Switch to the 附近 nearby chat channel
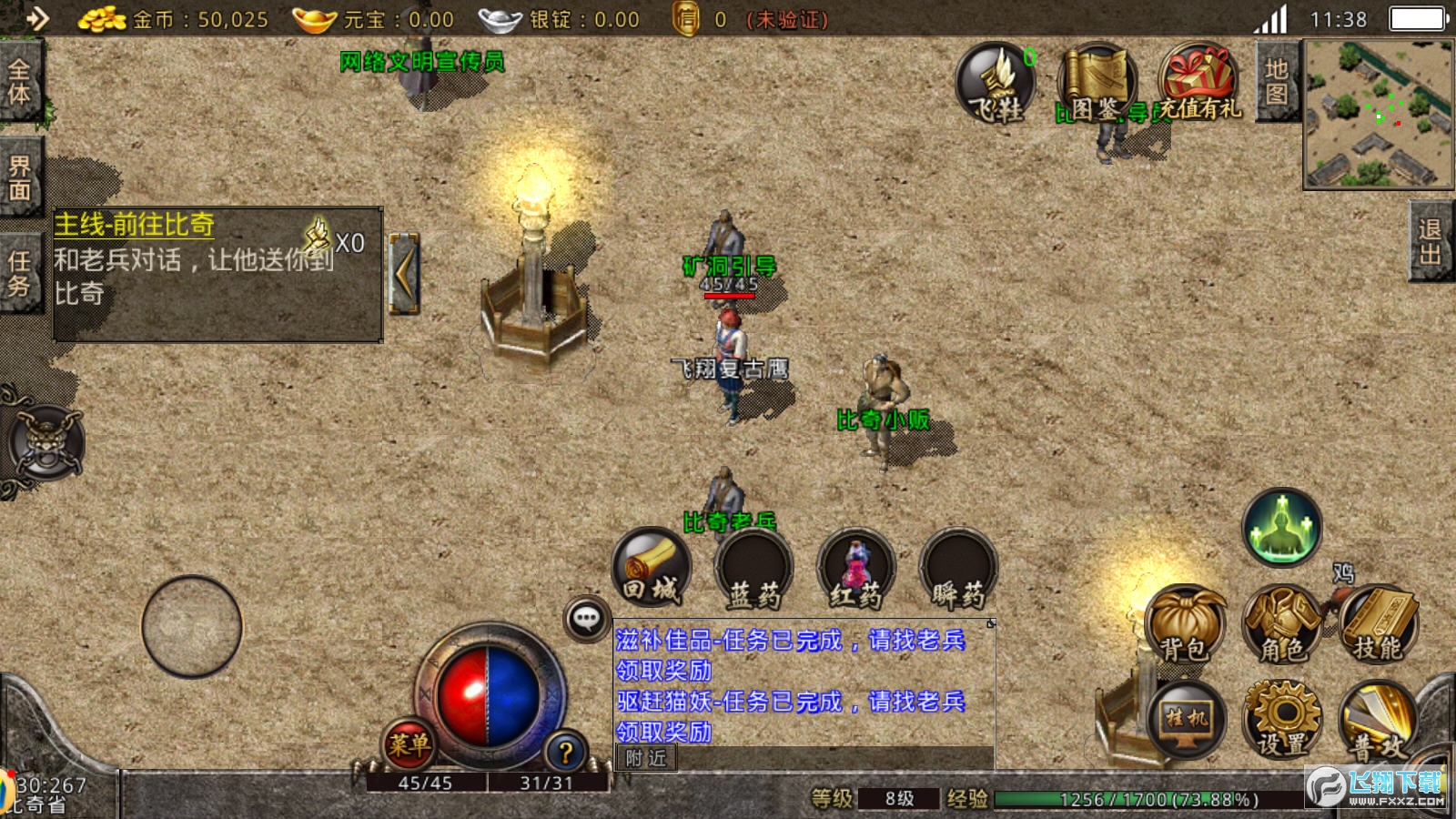 point(646,758)
